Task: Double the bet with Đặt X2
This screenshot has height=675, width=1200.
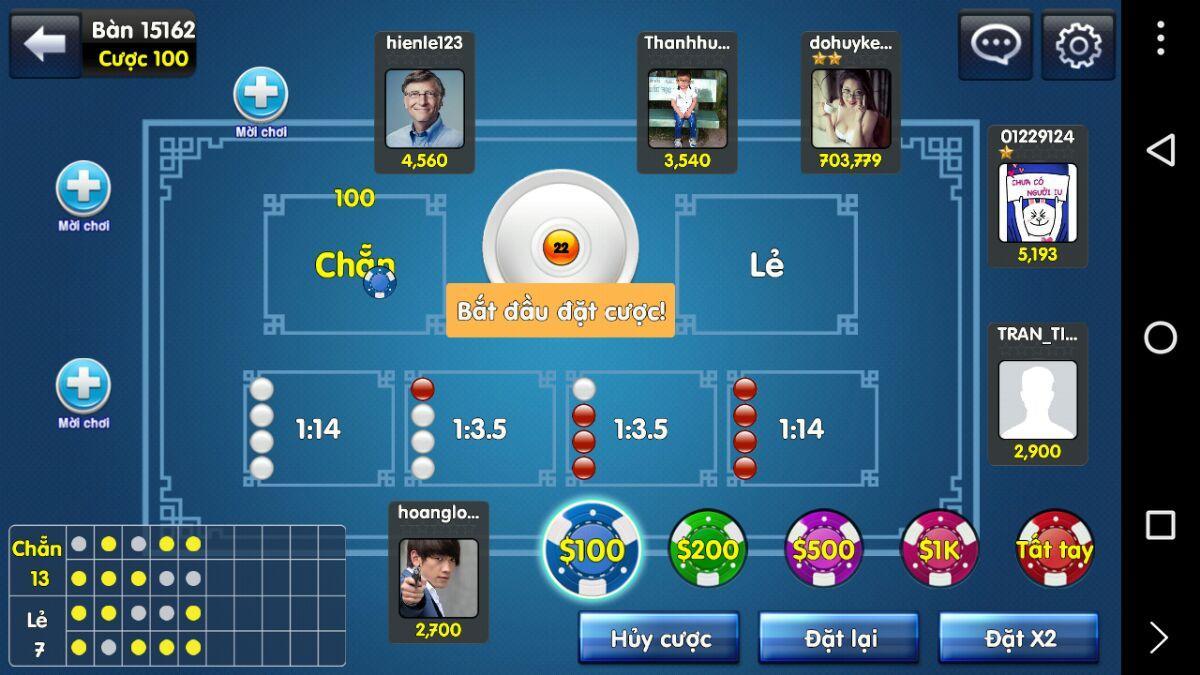Action: click(x=1019, y=638)
